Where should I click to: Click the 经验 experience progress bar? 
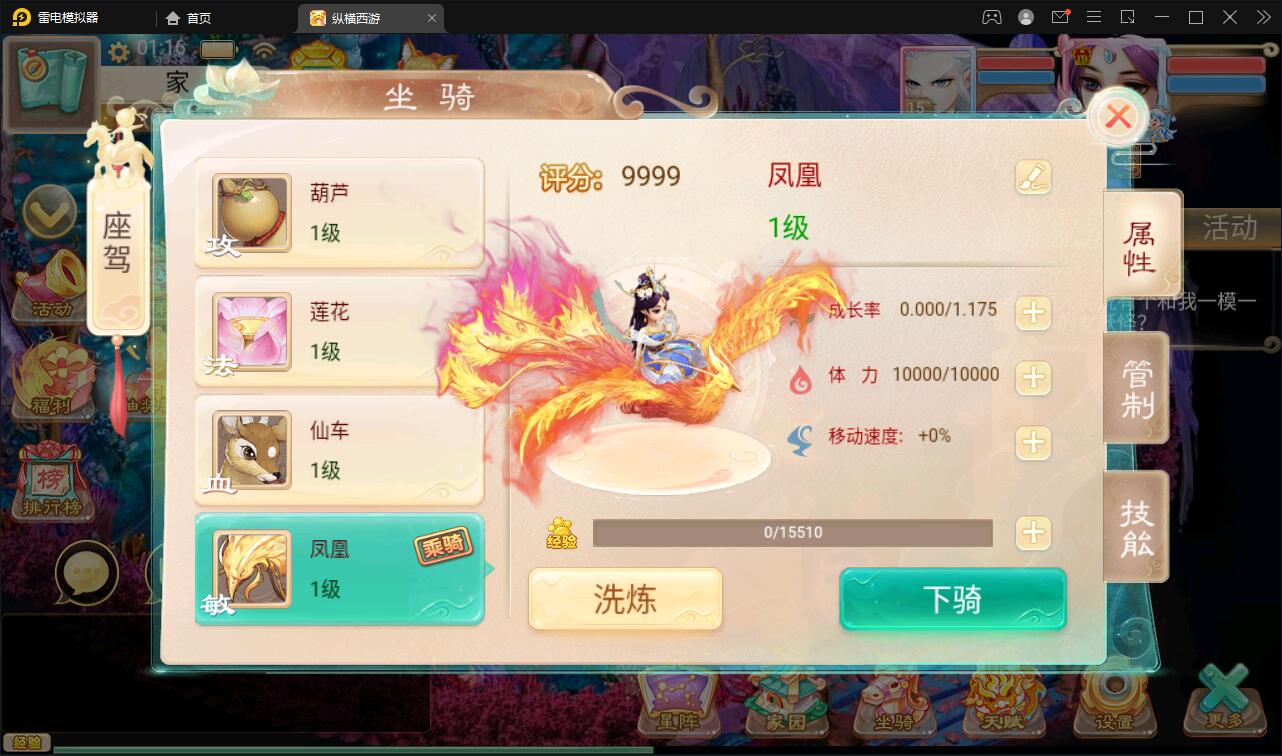tap(792, 533)
